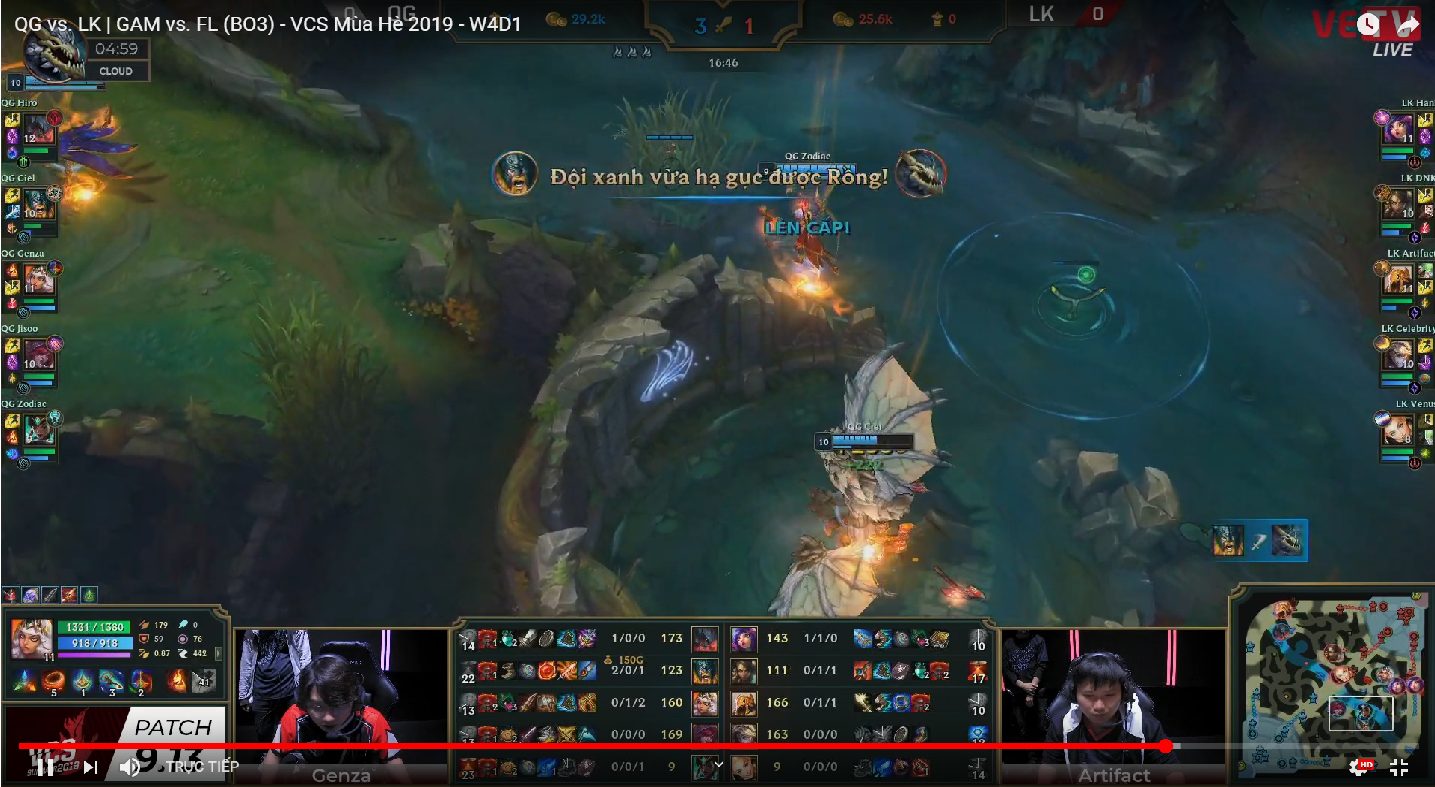Viewport: 1435px width, 787px height.
Task: Select QG Jisoo's champion portrait
Action: 37,353
